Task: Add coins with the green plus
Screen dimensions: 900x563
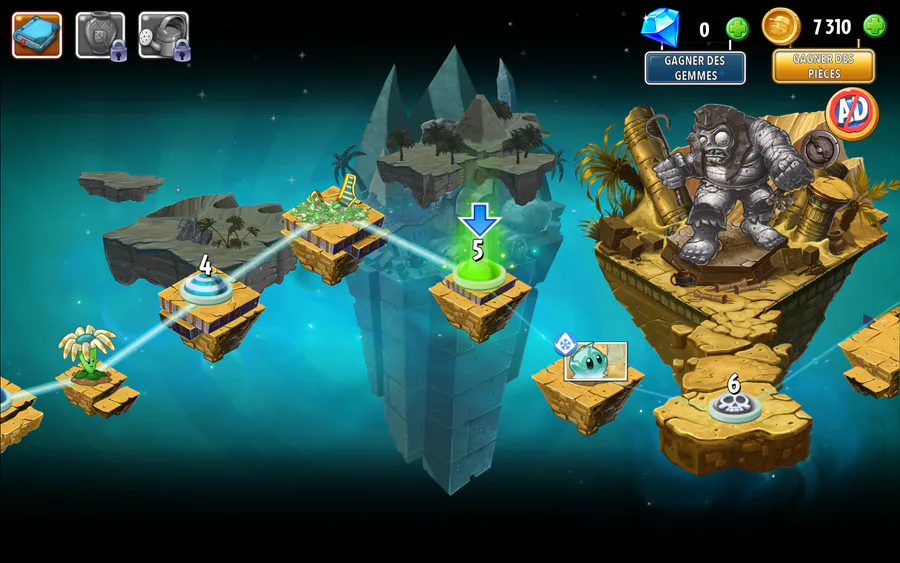Action: pos(875,26)
